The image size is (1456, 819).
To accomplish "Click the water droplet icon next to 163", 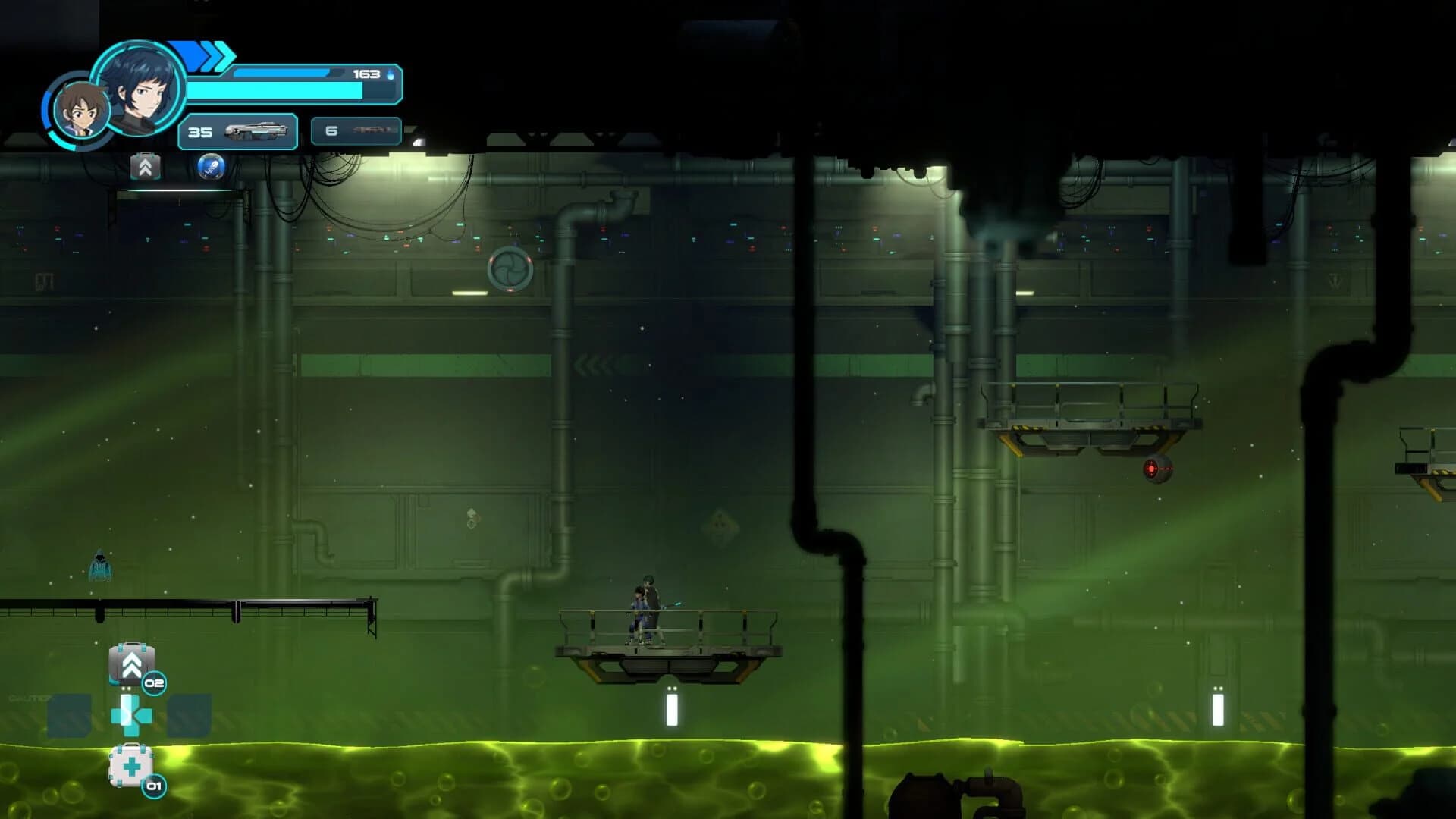I will click(388, 74).
